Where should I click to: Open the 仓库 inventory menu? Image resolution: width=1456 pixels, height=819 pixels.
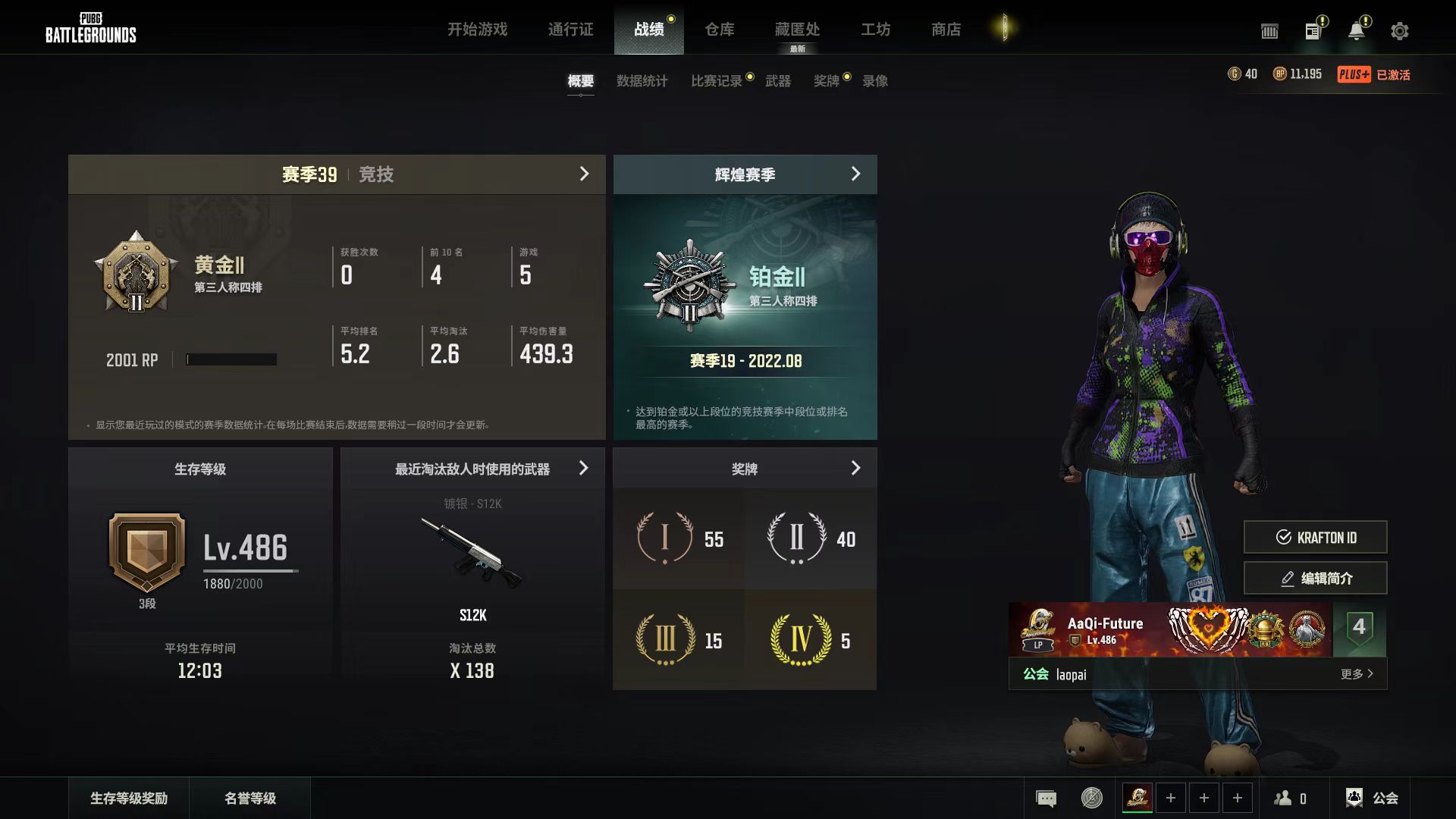719,30
